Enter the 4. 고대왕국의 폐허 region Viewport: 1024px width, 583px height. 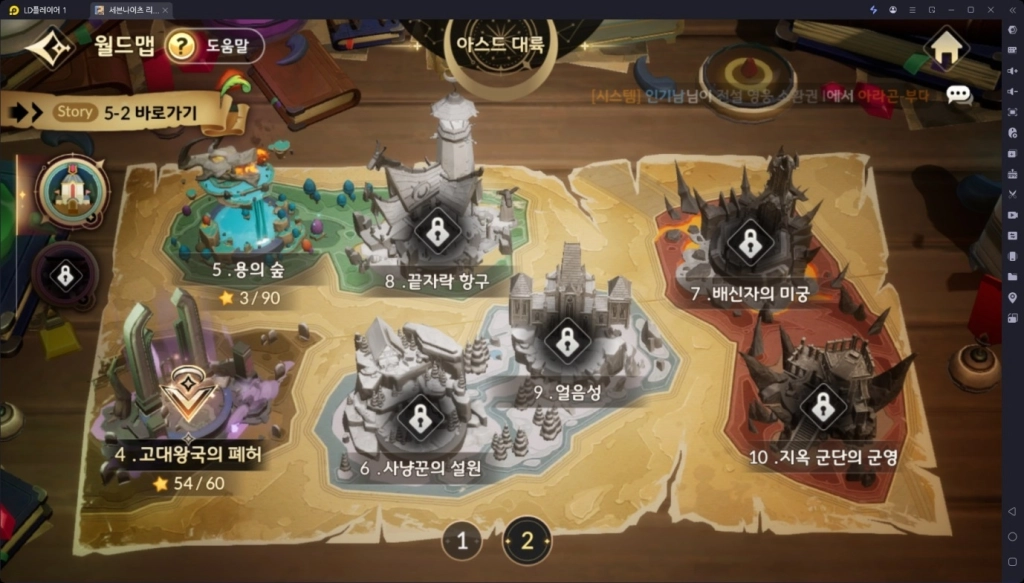(x=185, y=400)
